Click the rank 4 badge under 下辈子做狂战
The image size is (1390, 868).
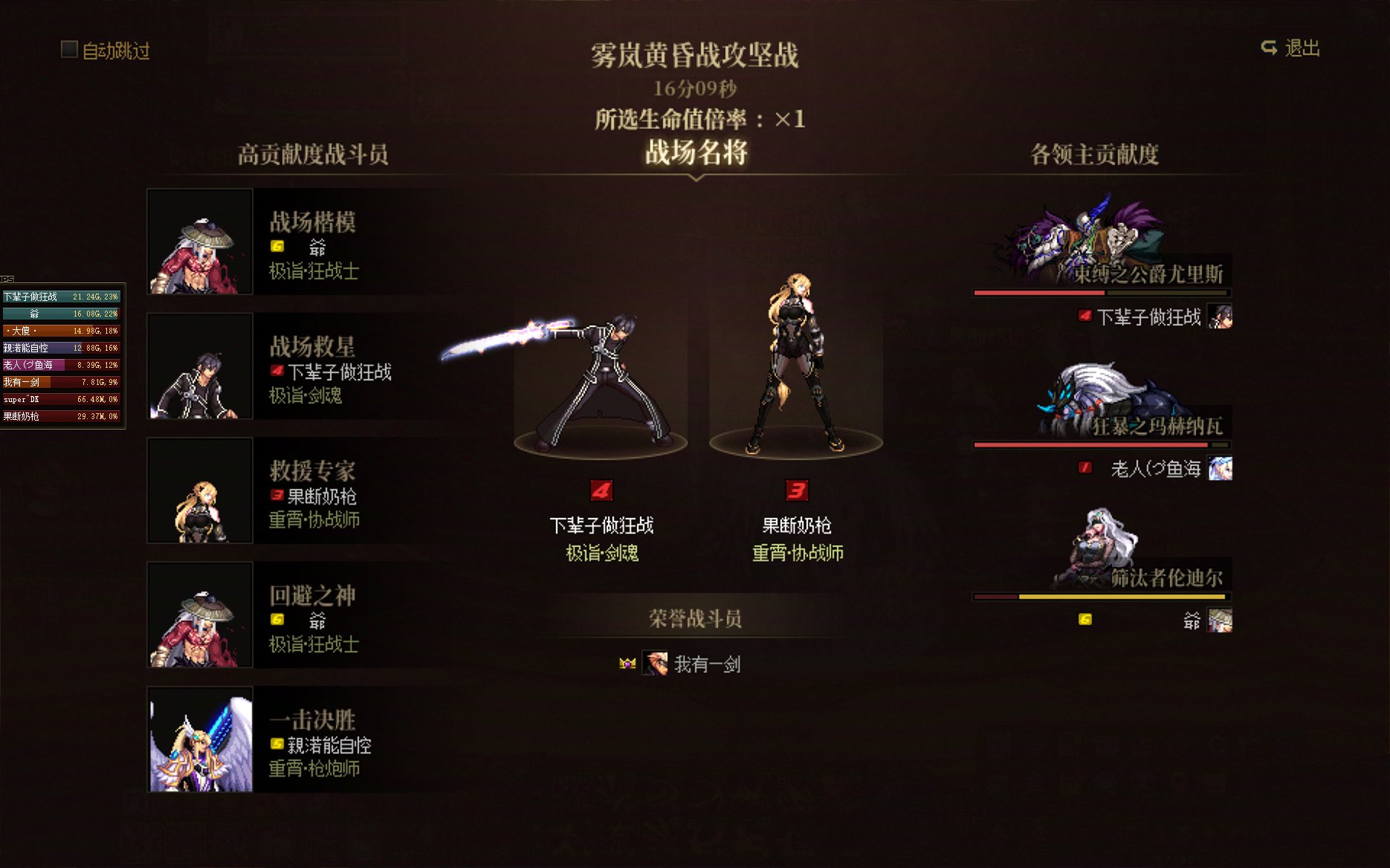pyautogui.click(x=601, y=490)
